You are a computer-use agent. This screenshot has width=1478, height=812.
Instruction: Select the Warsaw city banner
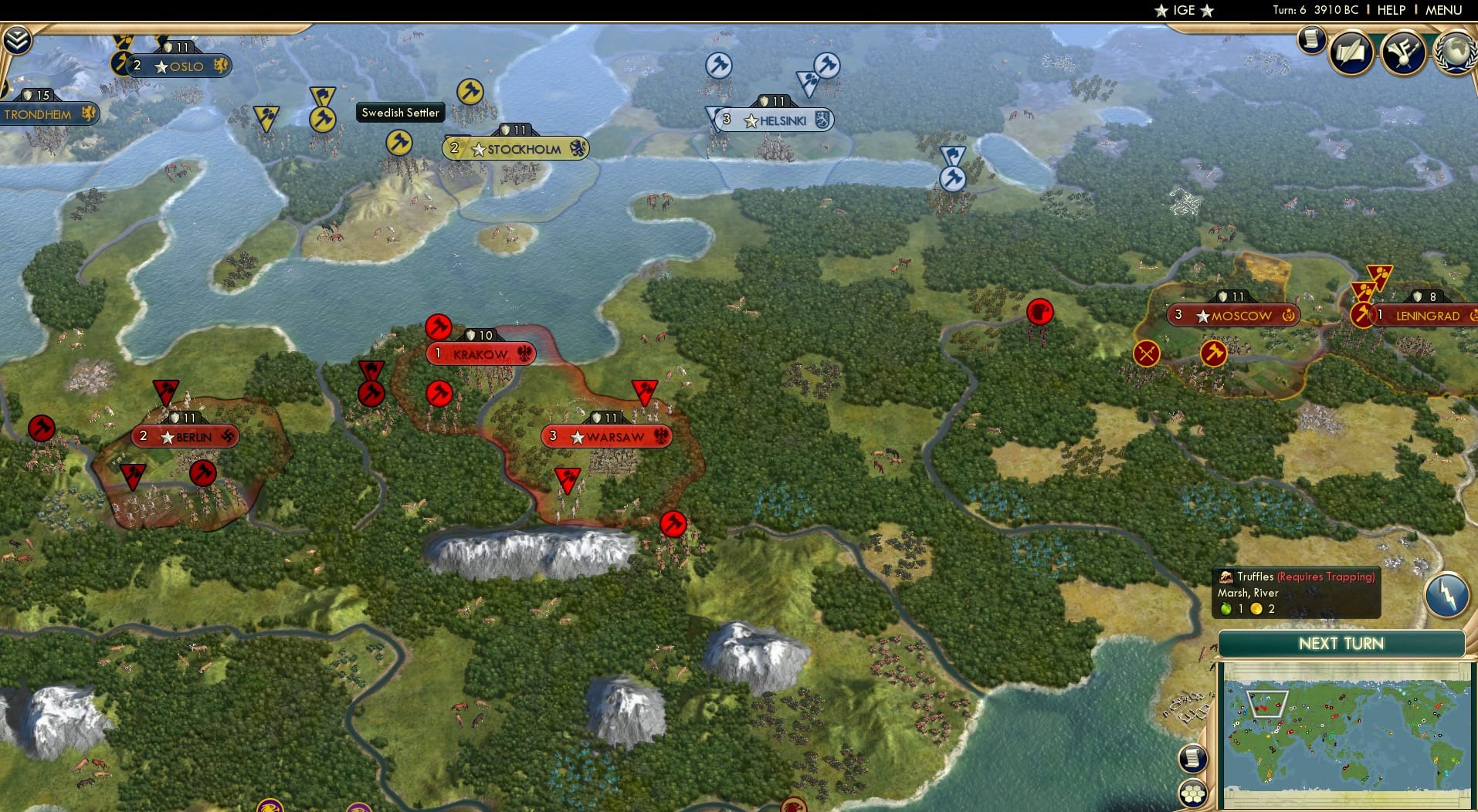click(608, 435)
